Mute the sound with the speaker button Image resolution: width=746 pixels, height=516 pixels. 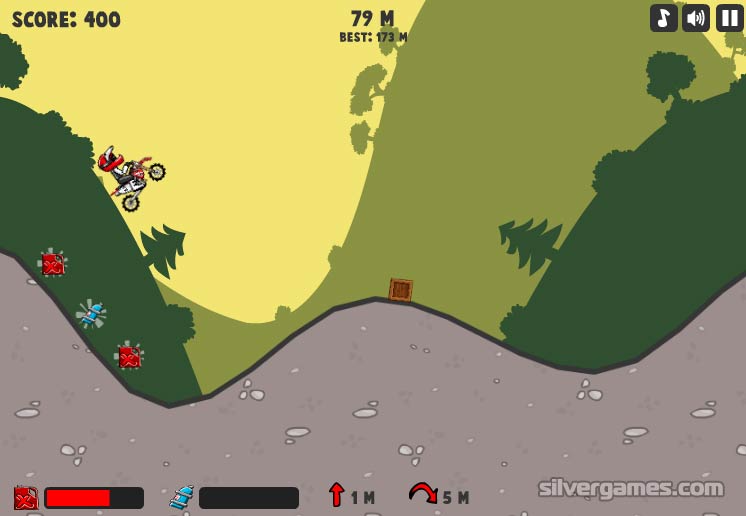696,18
